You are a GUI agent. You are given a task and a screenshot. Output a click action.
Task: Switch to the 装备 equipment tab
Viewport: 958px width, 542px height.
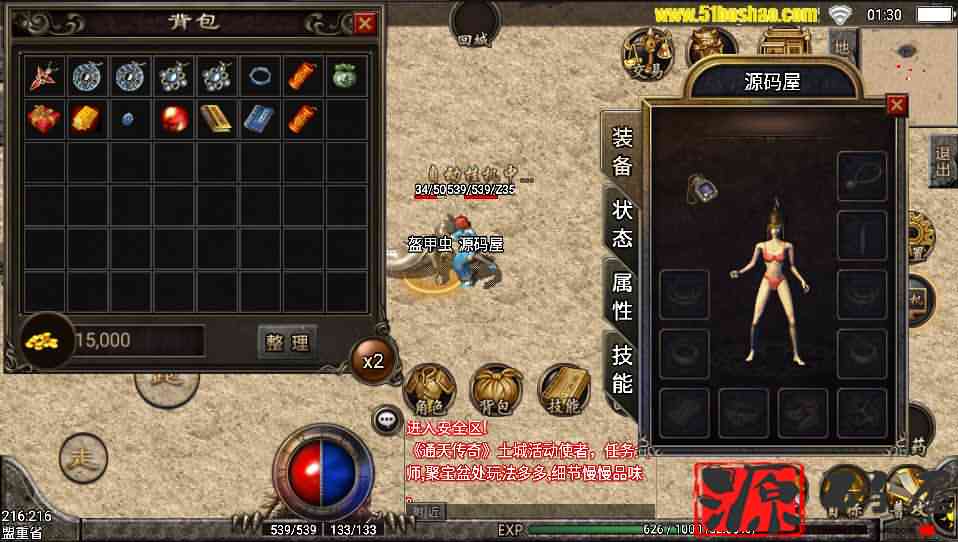[x=622, y=151]
